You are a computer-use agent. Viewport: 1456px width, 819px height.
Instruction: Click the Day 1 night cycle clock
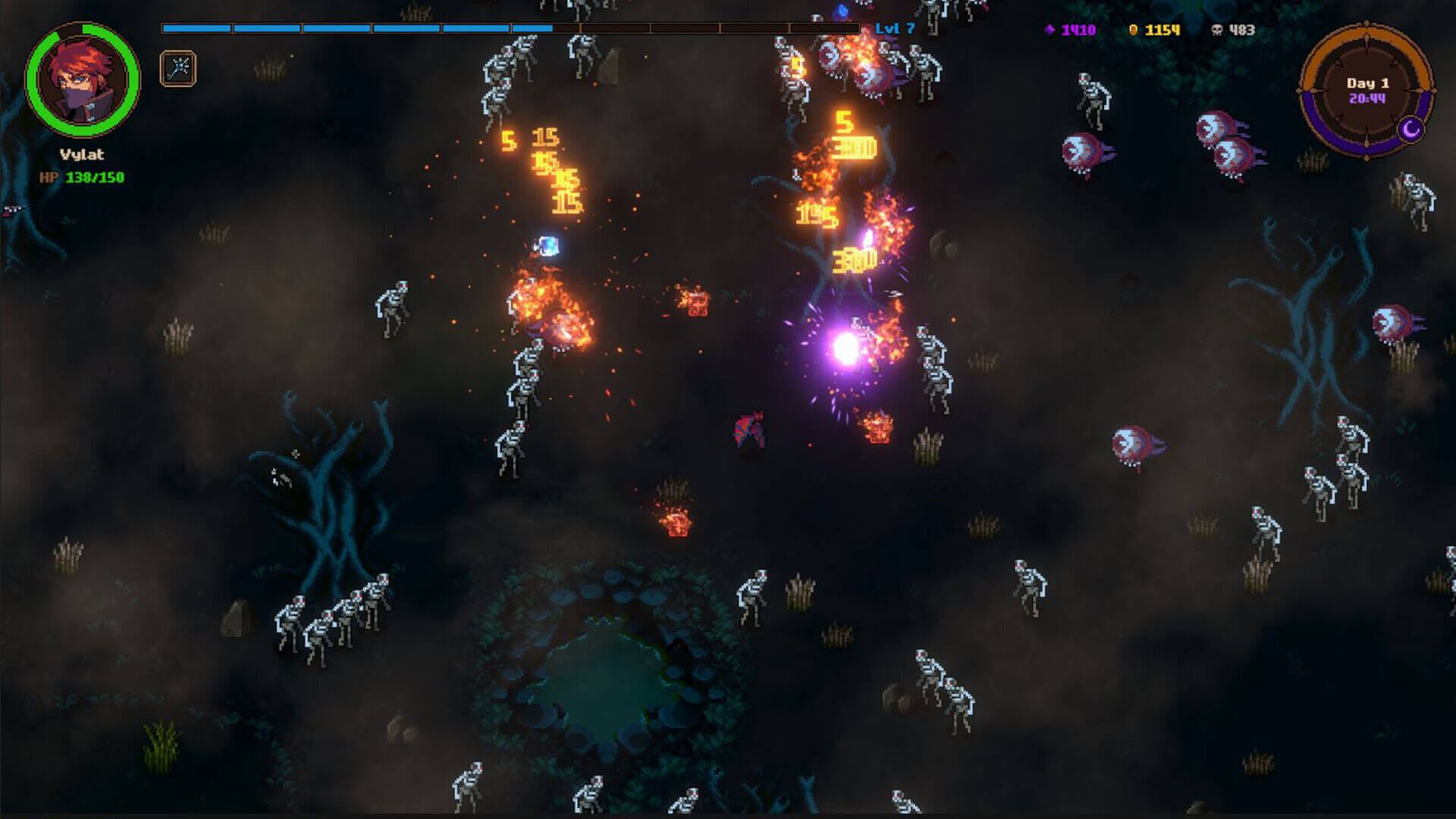pyautogui.click(x=1367, y=90)
